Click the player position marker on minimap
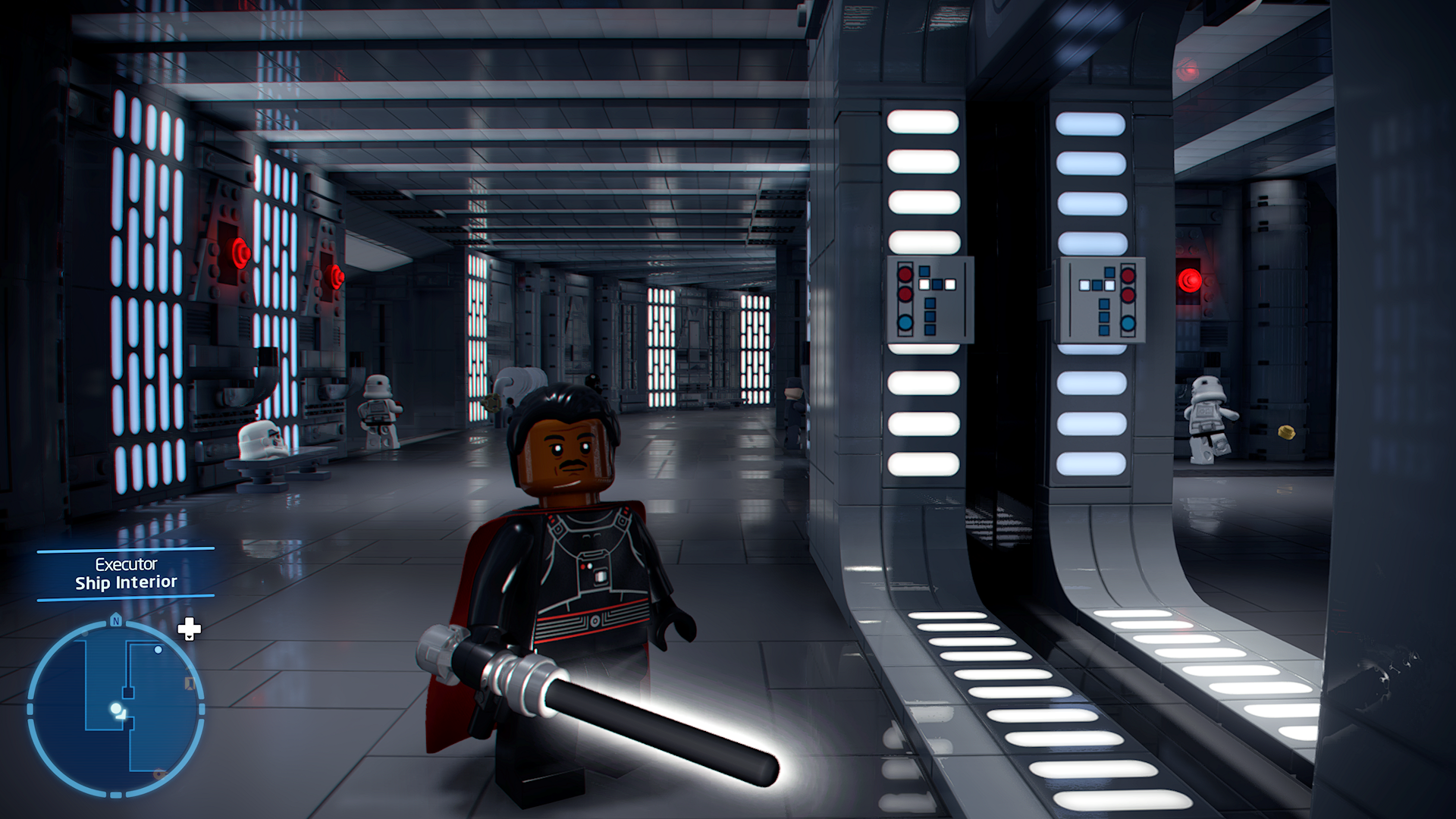Screen dimensions: 1456x819 click(x=116, y=709)
